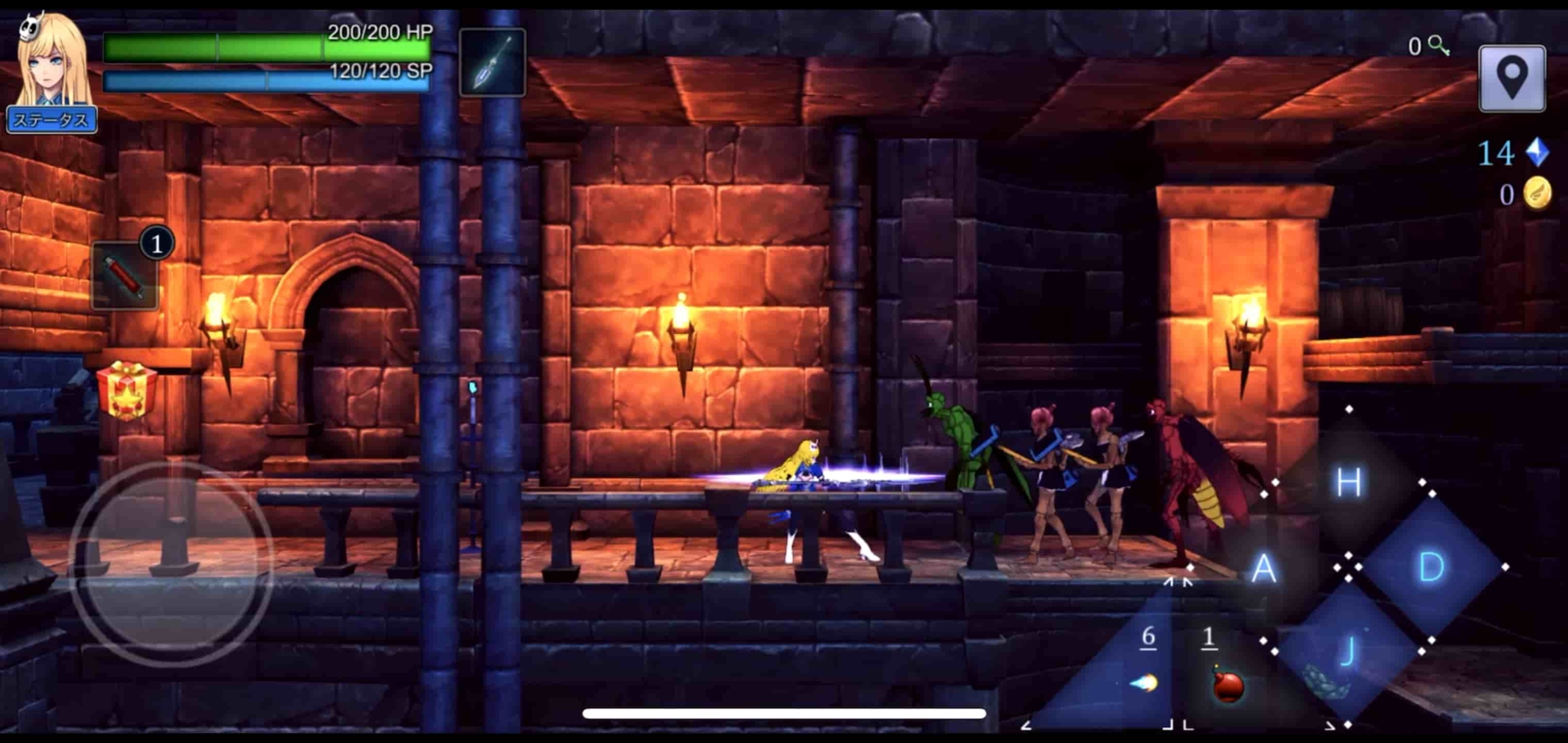Tap the D action button

pos(1431,568)
